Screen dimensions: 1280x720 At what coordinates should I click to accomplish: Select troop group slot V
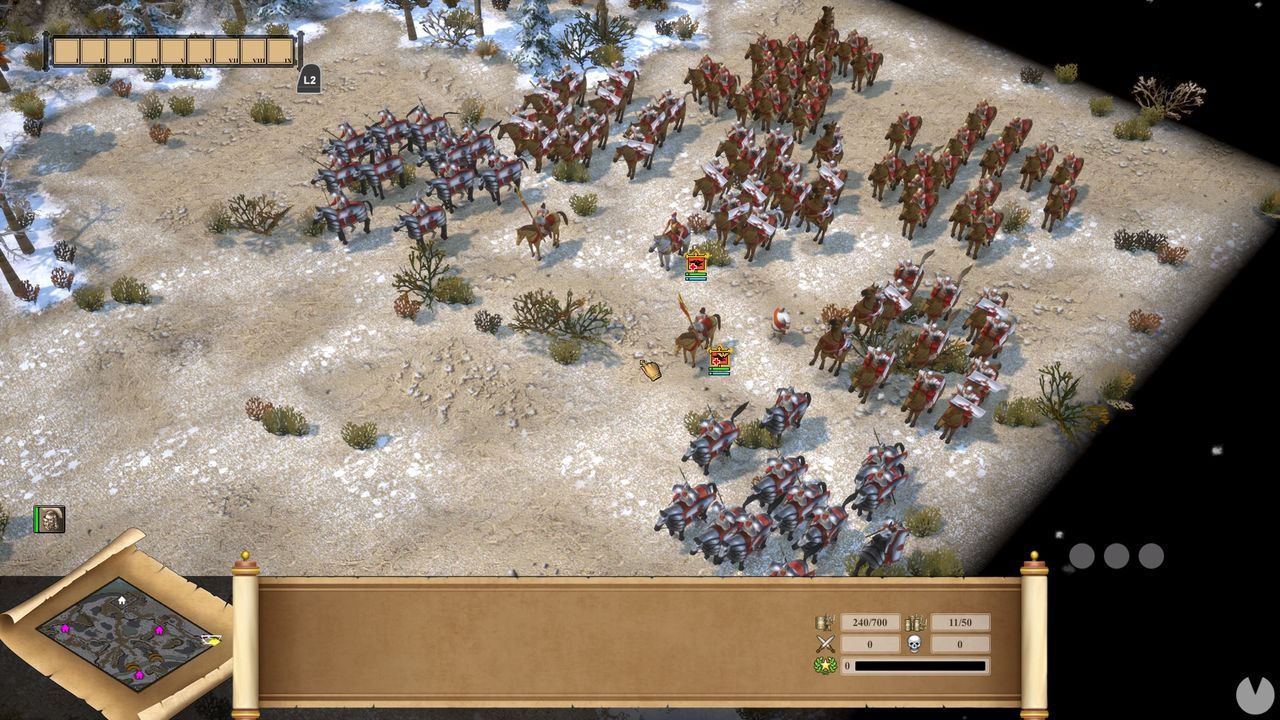173,50
